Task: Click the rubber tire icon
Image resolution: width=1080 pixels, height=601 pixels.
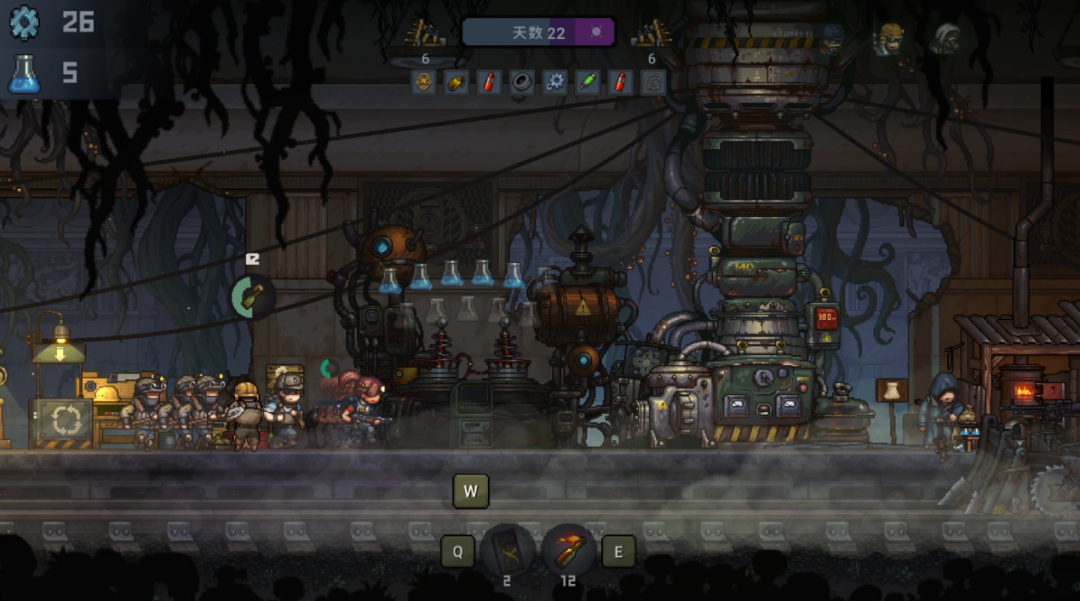Action: click(x=521, y=82)
